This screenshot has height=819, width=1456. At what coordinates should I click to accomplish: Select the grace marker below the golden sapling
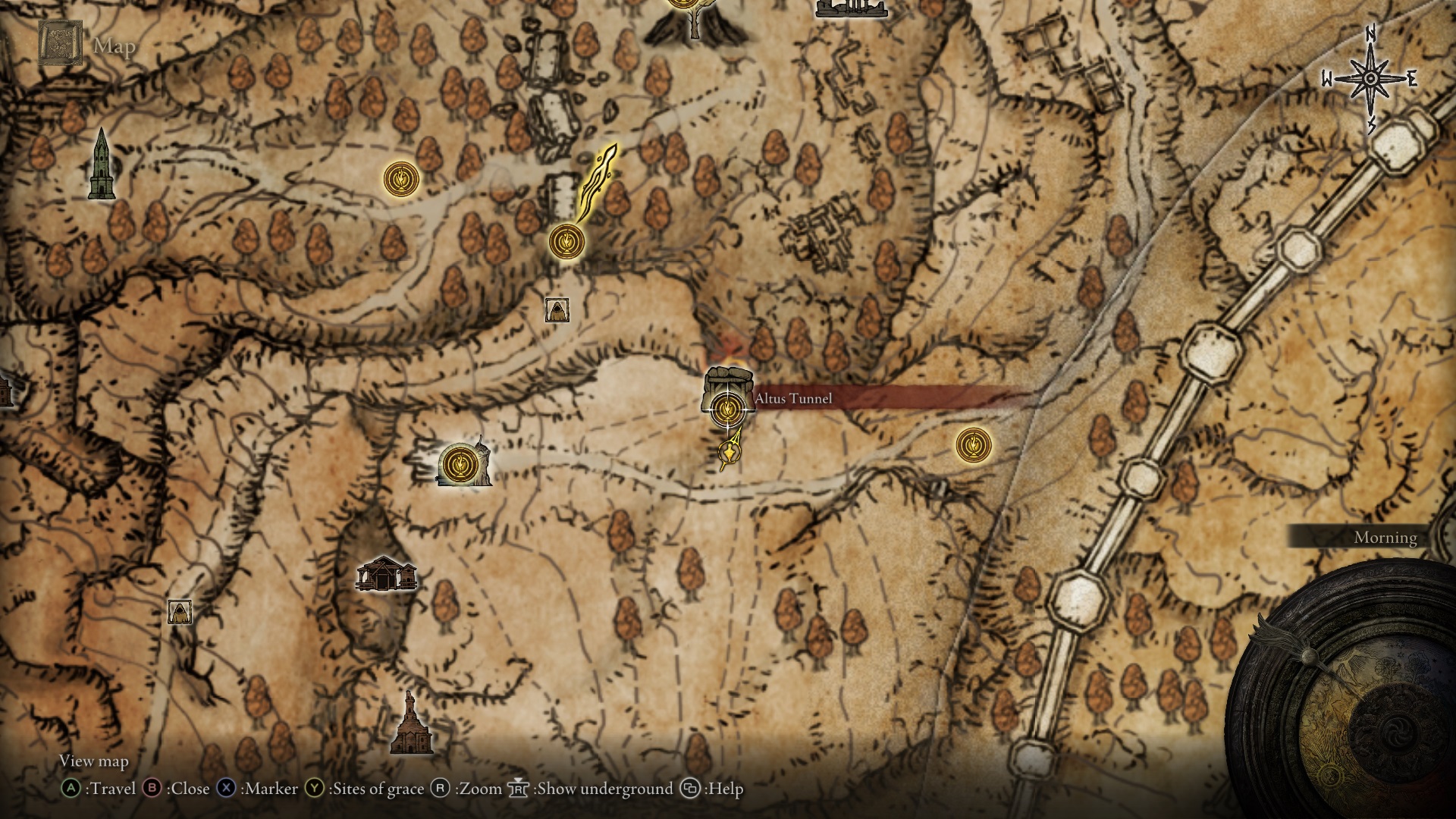566,242
